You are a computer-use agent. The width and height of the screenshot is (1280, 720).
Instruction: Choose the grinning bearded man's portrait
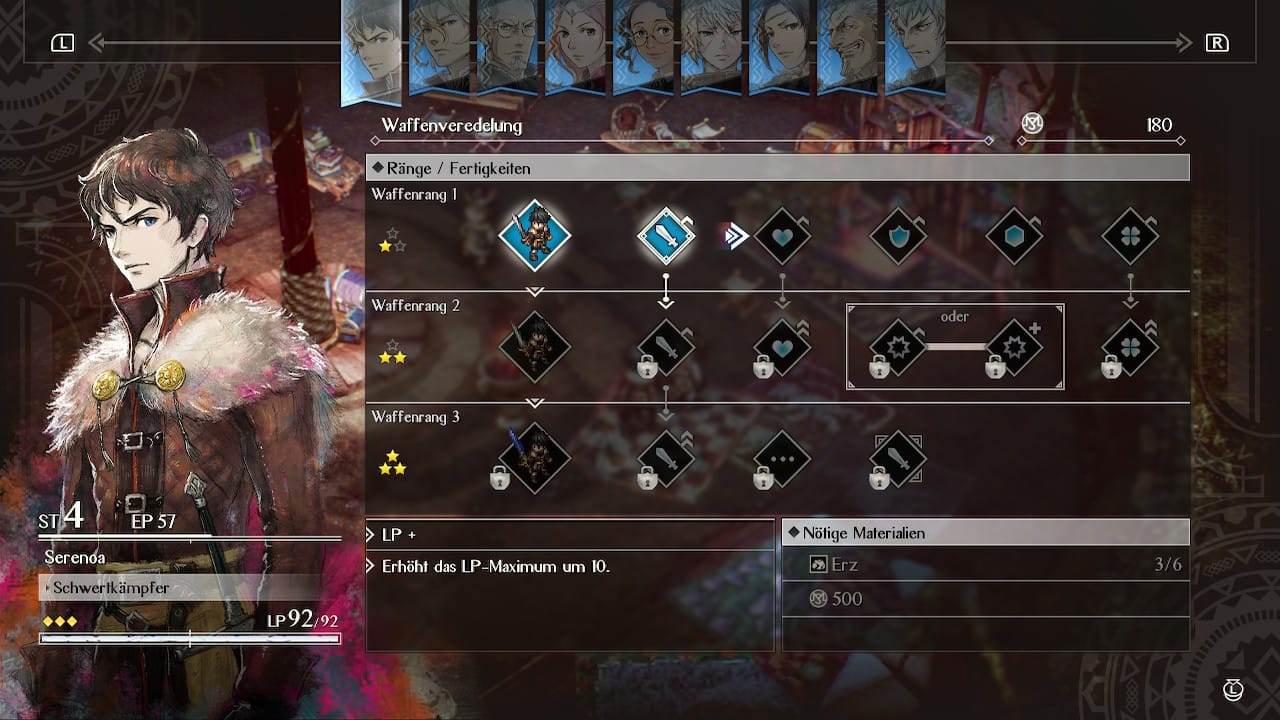point(847,45)
